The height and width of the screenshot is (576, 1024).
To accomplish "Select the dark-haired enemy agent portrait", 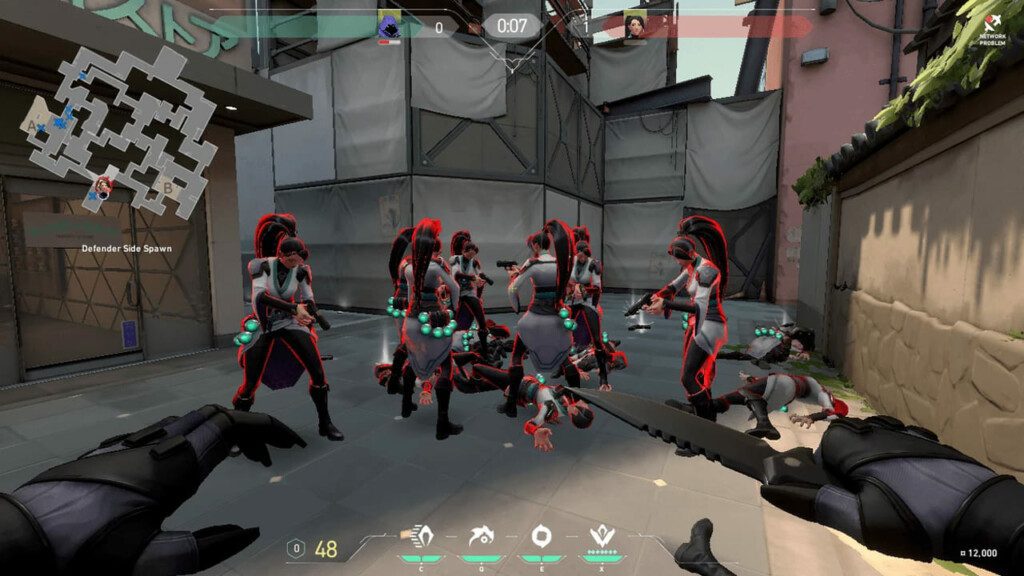I will (x=635, y=27).
